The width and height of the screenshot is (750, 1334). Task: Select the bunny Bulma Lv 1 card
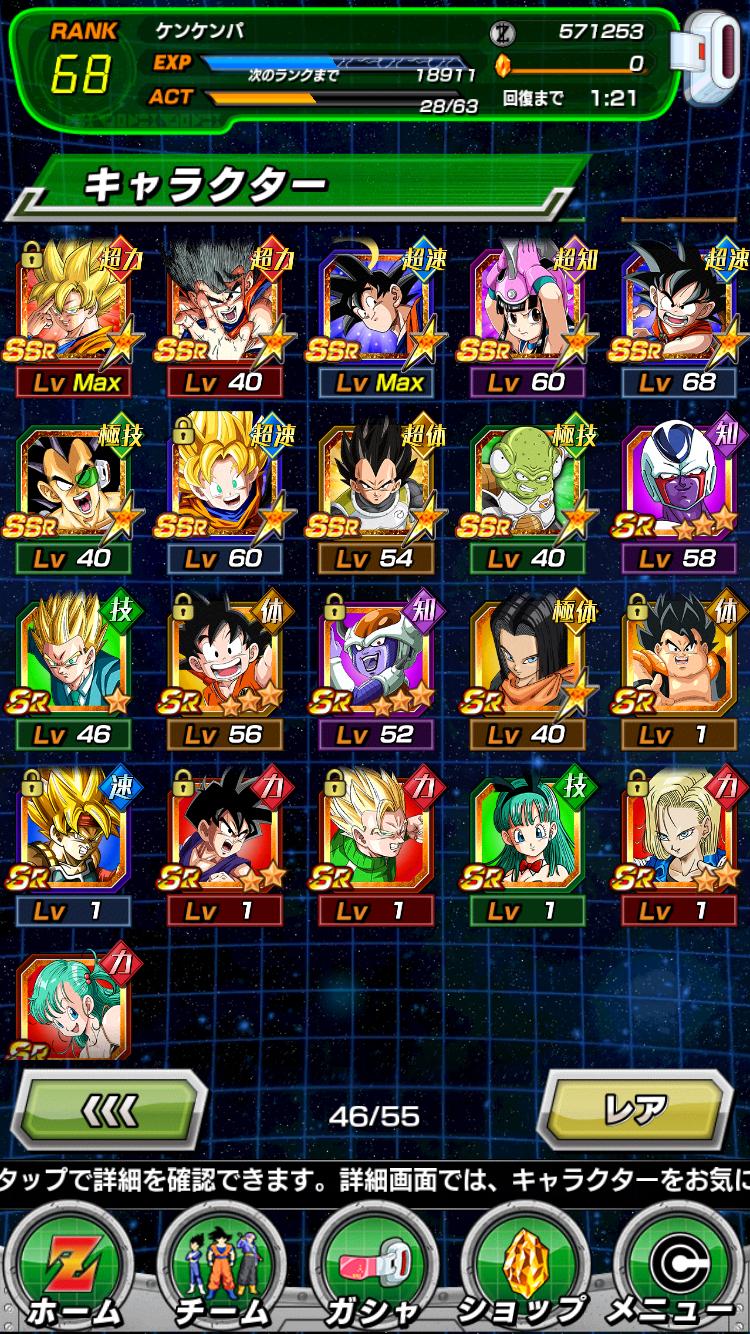529,838
